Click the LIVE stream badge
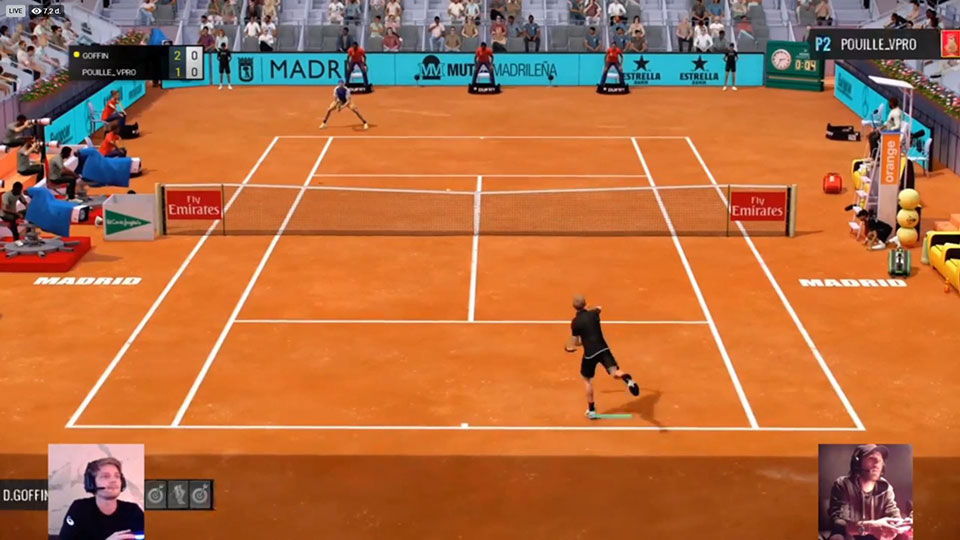The width and height of the screenshot is (960, 540). 15,10
